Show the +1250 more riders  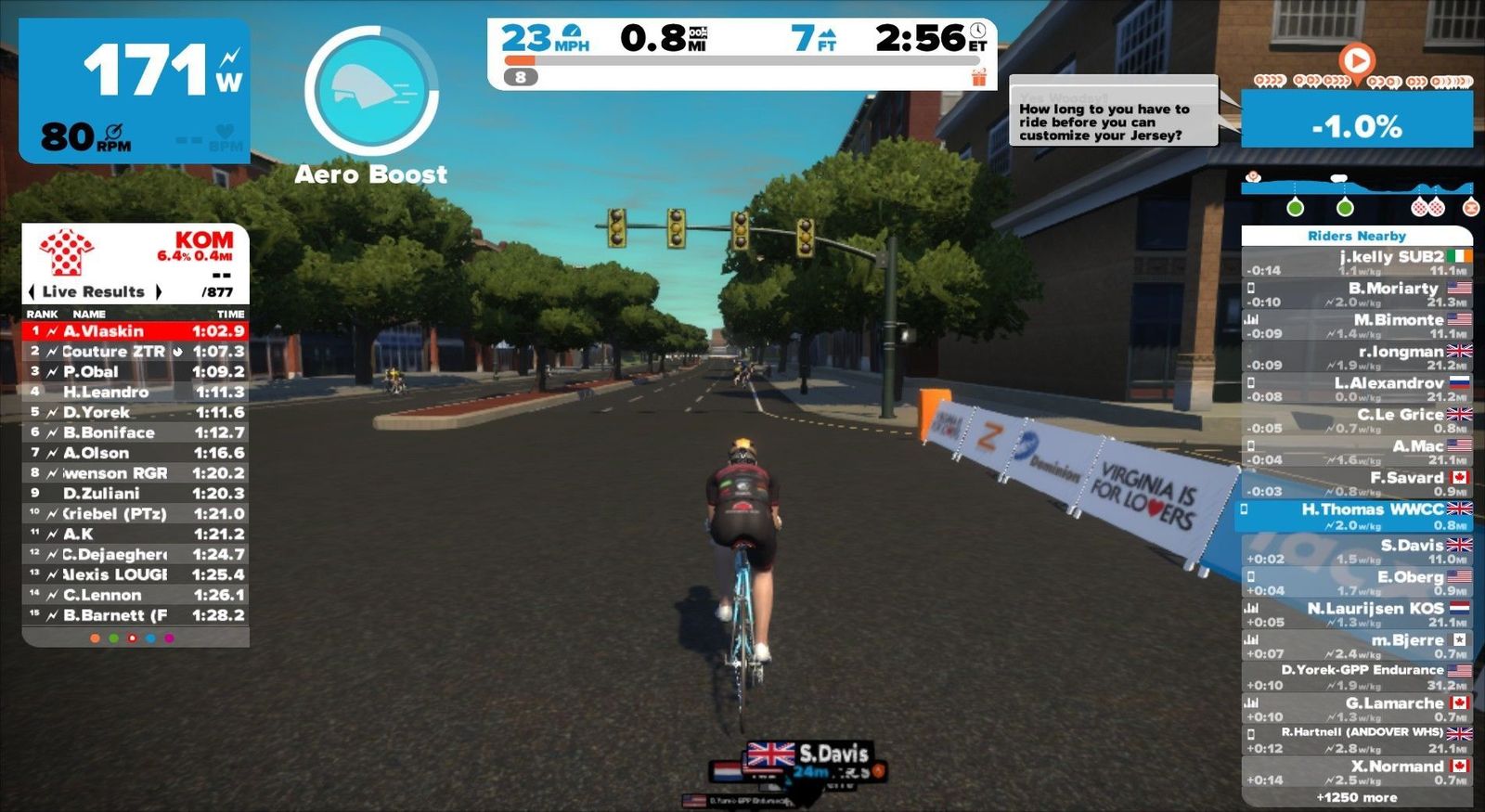point(1356,797)
